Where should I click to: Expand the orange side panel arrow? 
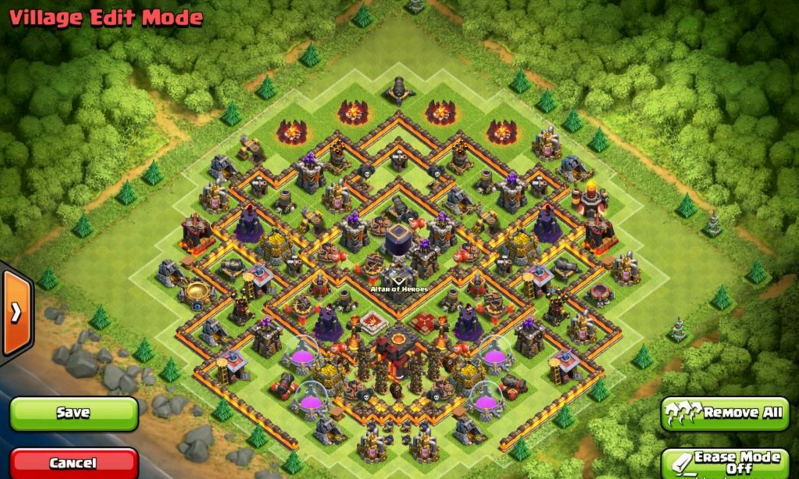(16, 313)
